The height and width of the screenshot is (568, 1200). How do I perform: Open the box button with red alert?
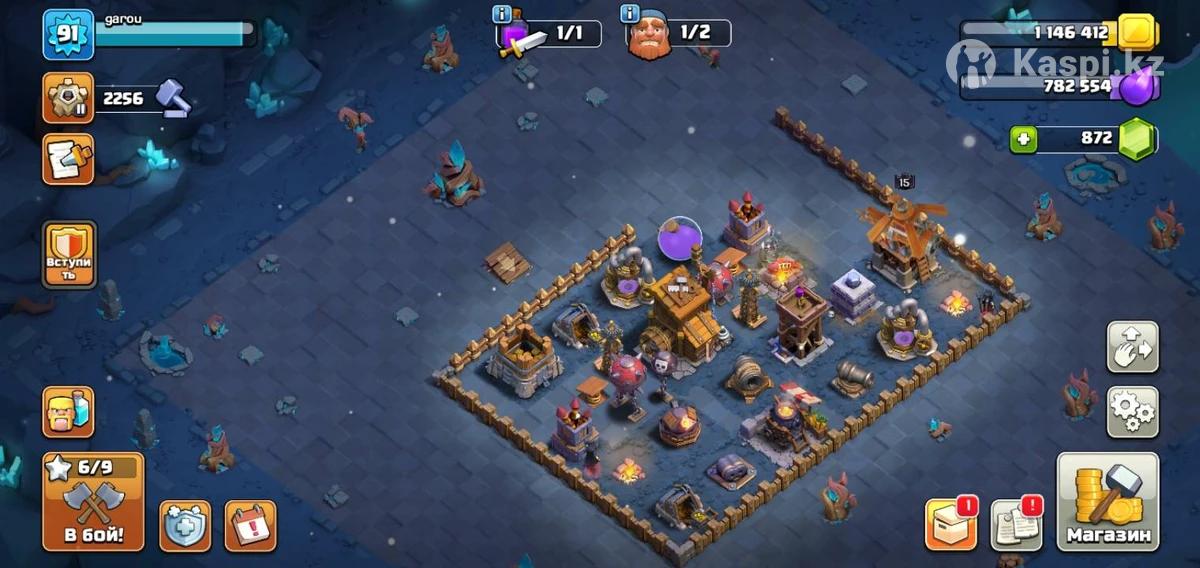950,525
